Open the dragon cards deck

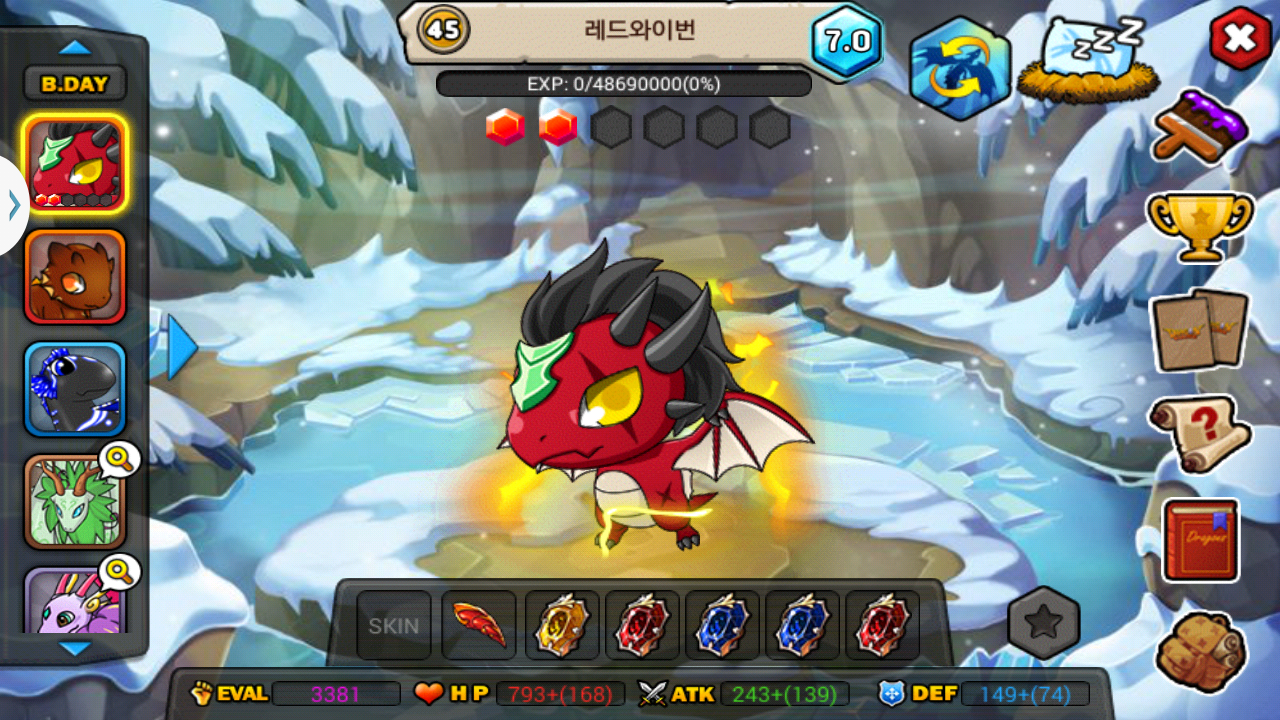1200,330
